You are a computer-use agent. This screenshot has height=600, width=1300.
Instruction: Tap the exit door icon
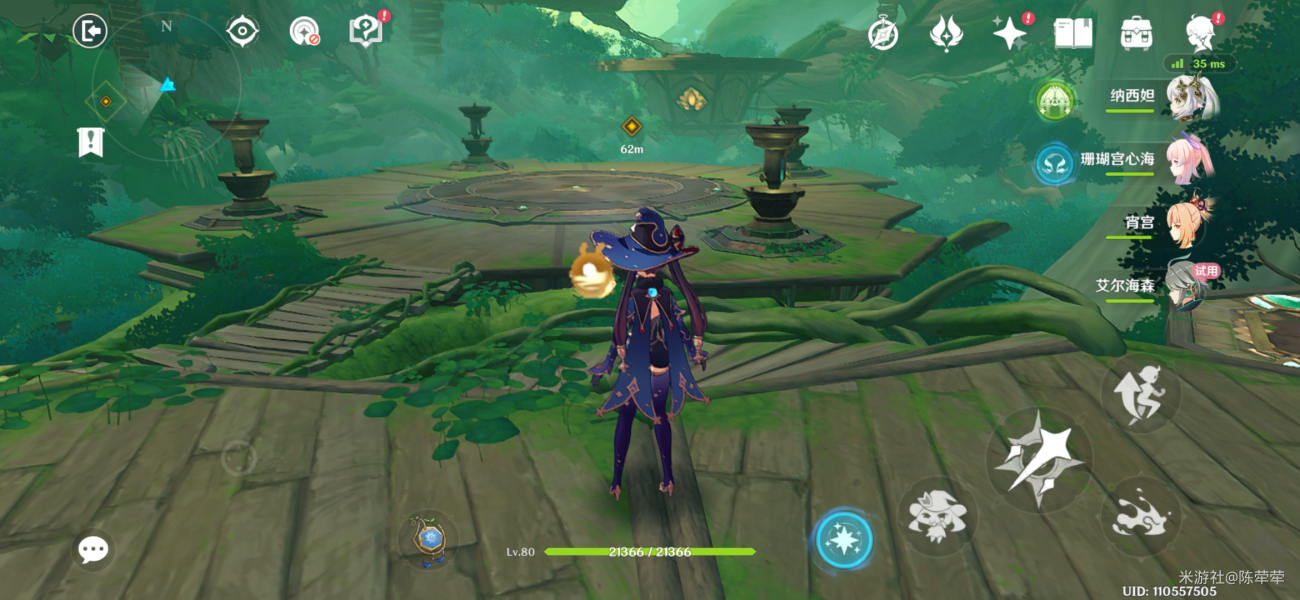coord(90,32)
